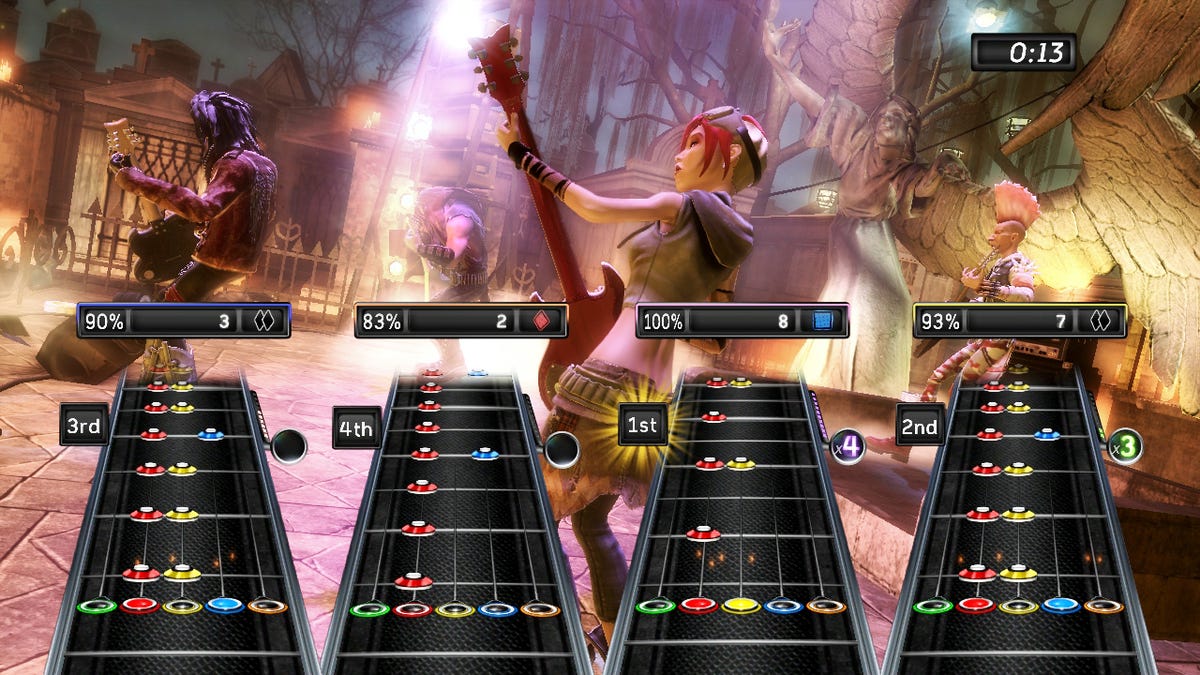Hit the blue fret target on the 3rd-place highway
The width and height of the screenshot is (1200, 675).
point(225,605)
